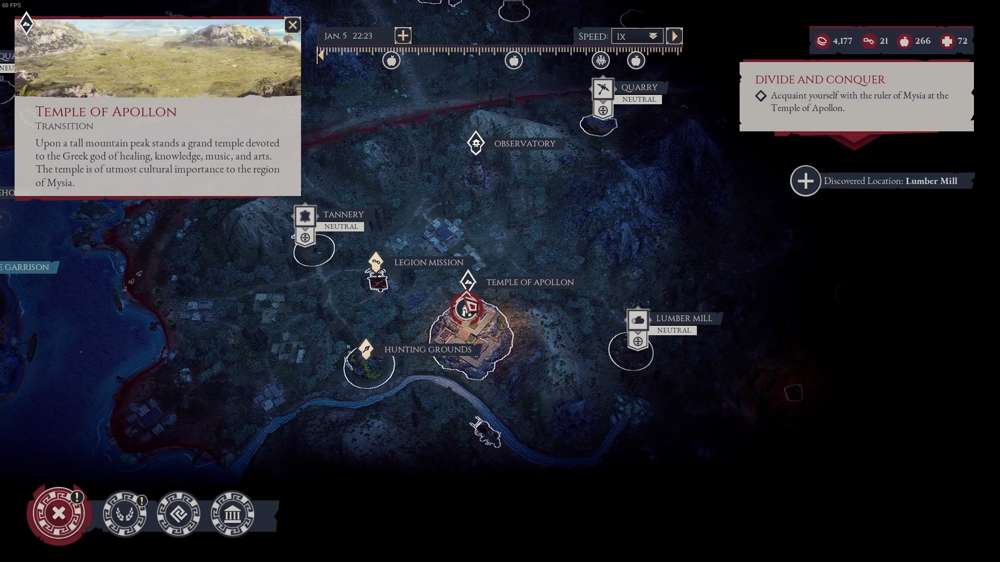1000x562 pixels.
Task: Select the Lumber Mill map marker
Action: click(x=638, y=319)
